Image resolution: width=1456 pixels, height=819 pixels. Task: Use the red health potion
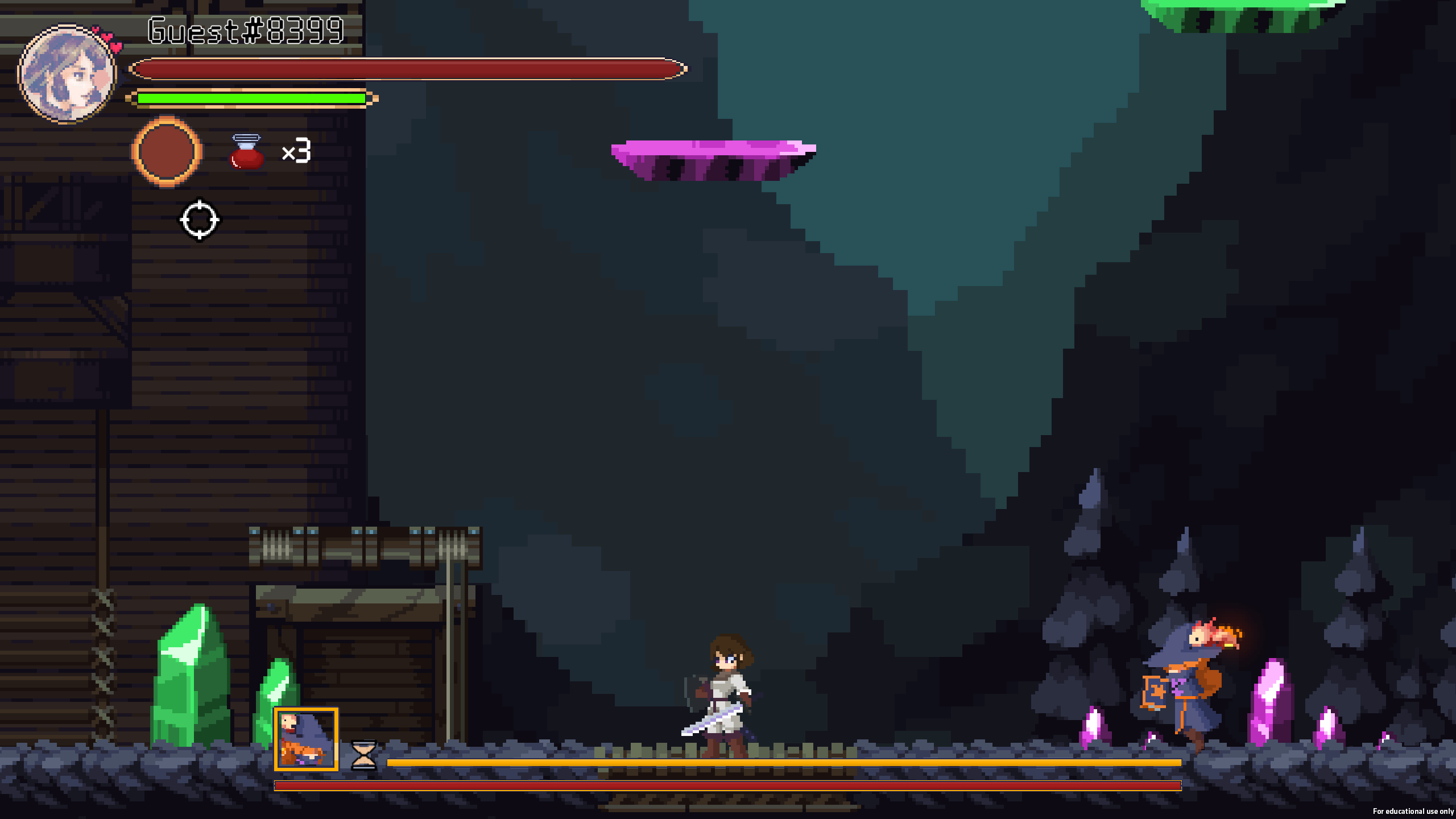(x=246, y=152)
